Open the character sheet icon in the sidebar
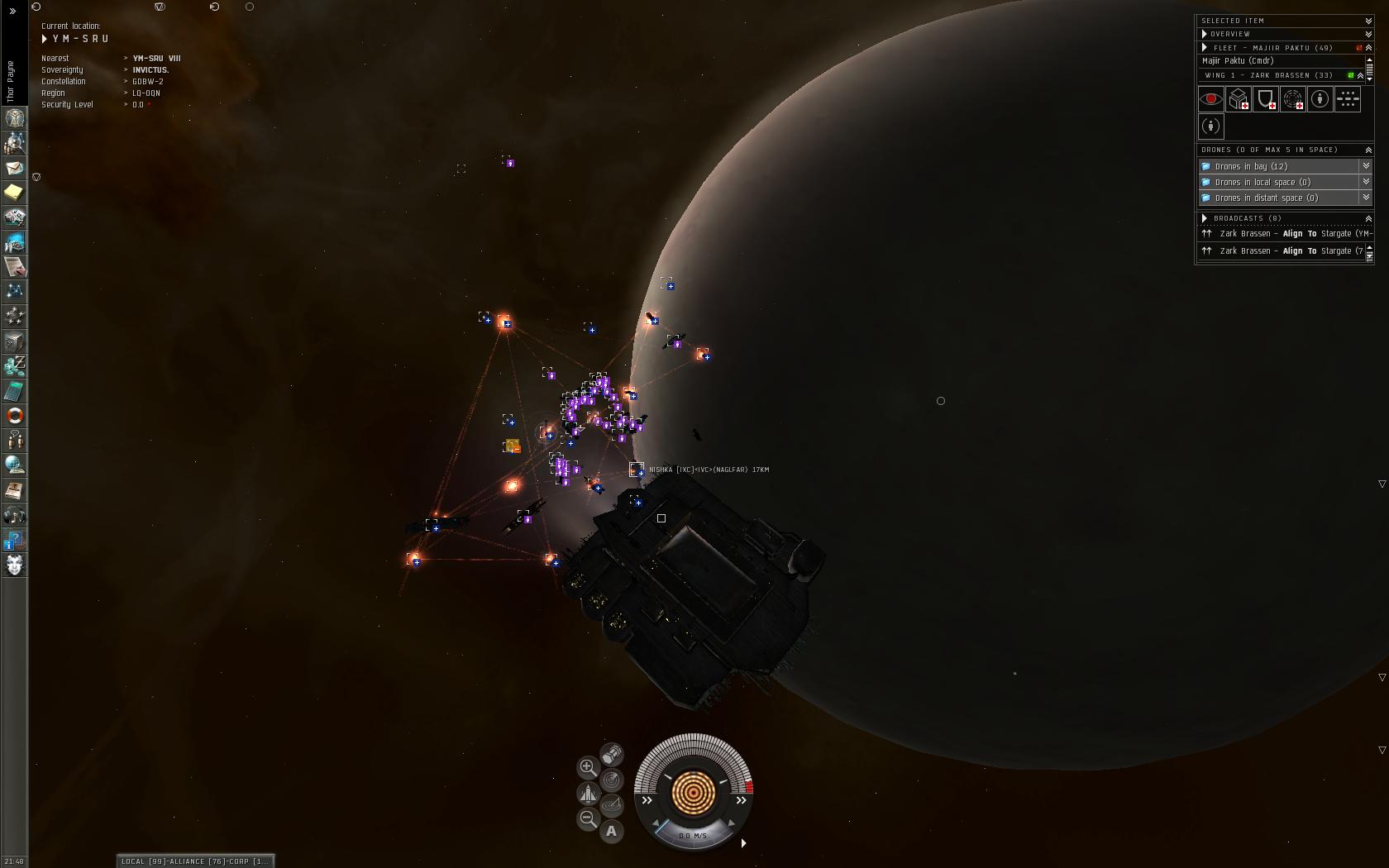Image resolution: width=1389 pixels, height=868 pixels. (14, 118)
